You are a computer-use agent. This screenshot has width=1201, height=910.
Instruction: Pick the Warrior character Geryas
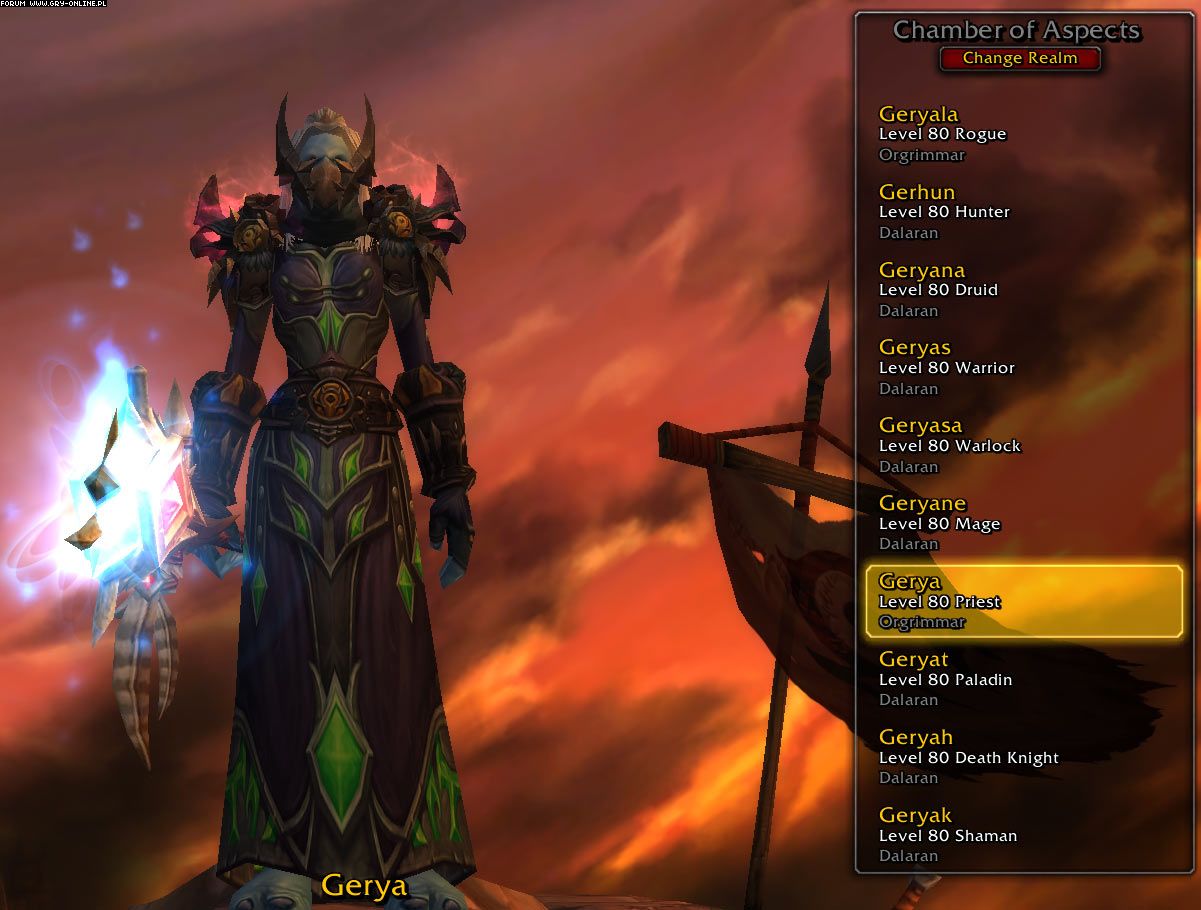1020,368
